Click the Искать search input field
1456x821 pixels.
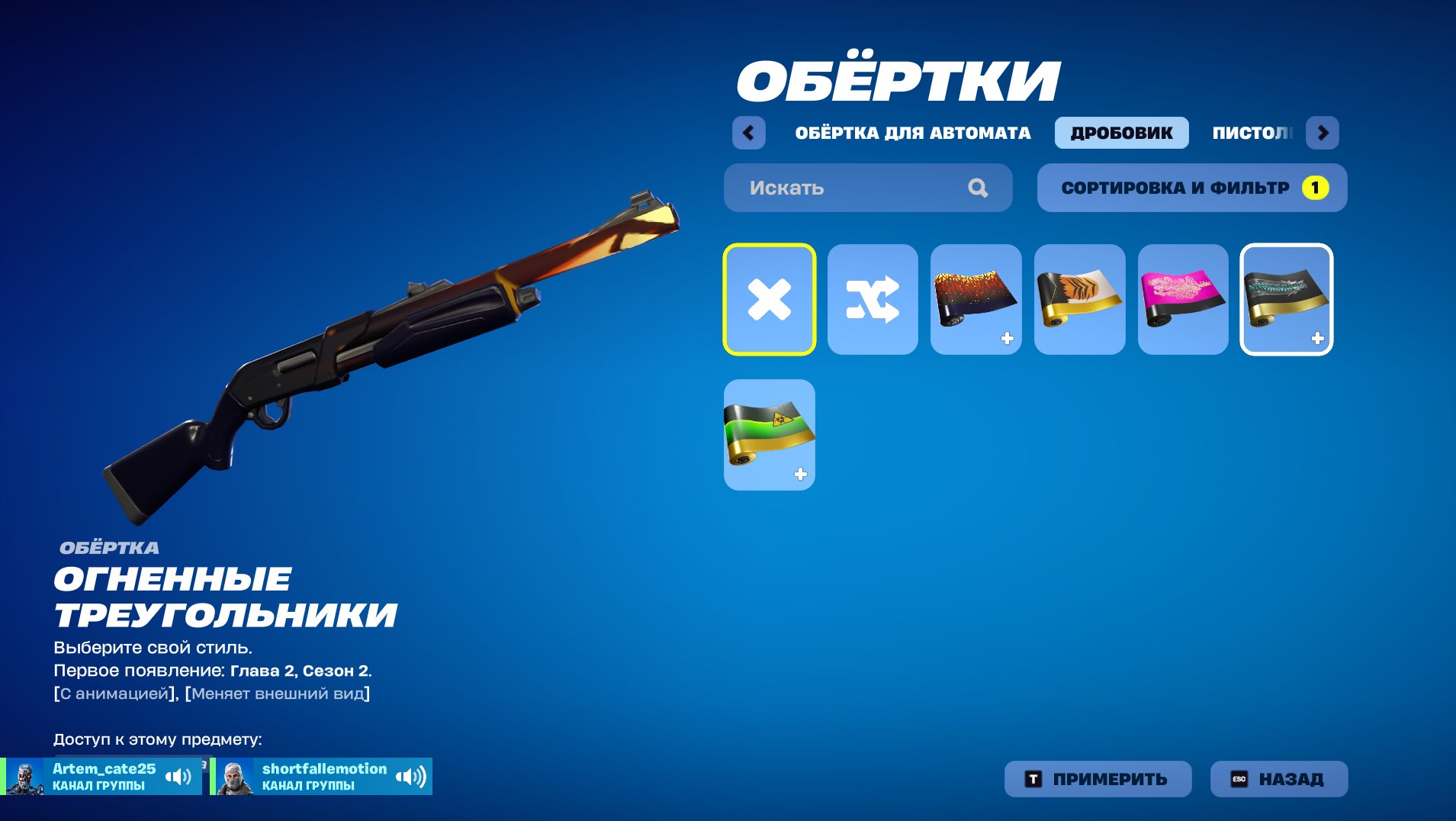click(x=839, y=188)
